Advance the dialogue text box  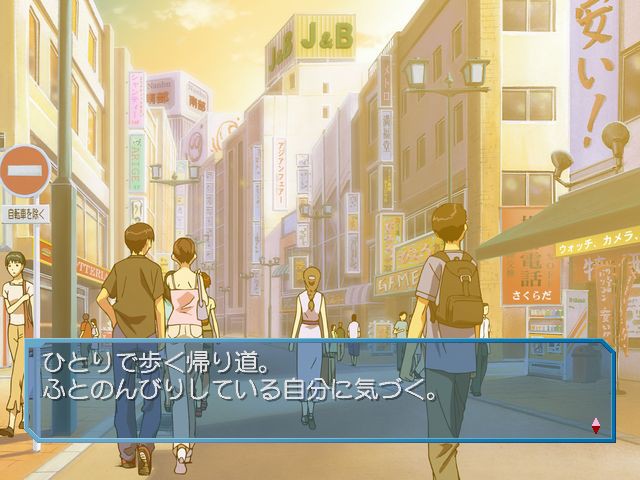318,389
